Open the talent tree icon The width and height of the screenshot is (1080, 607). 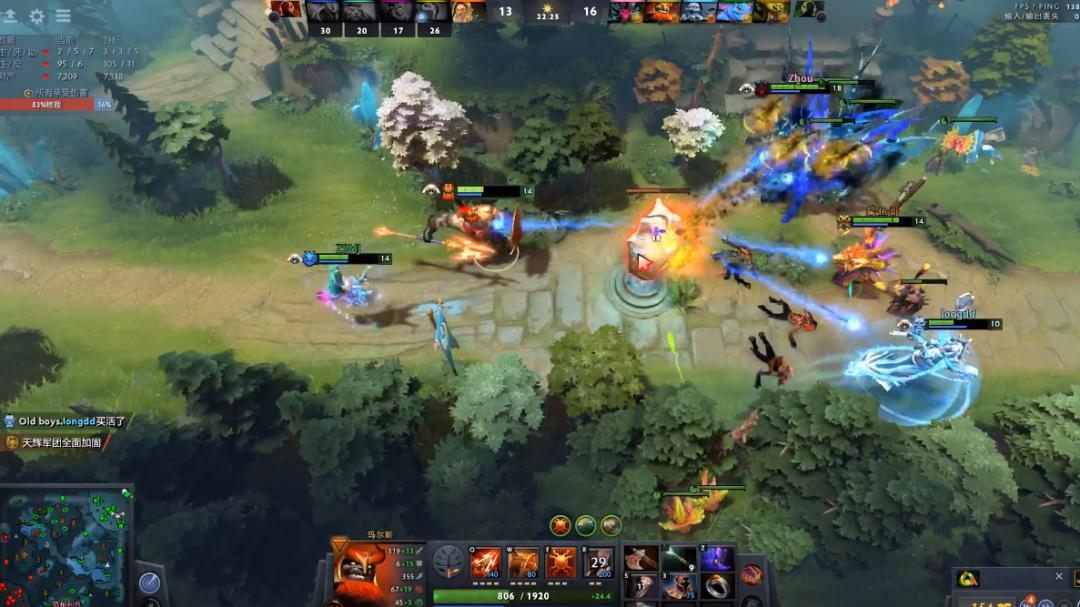(x=447, y=564)
